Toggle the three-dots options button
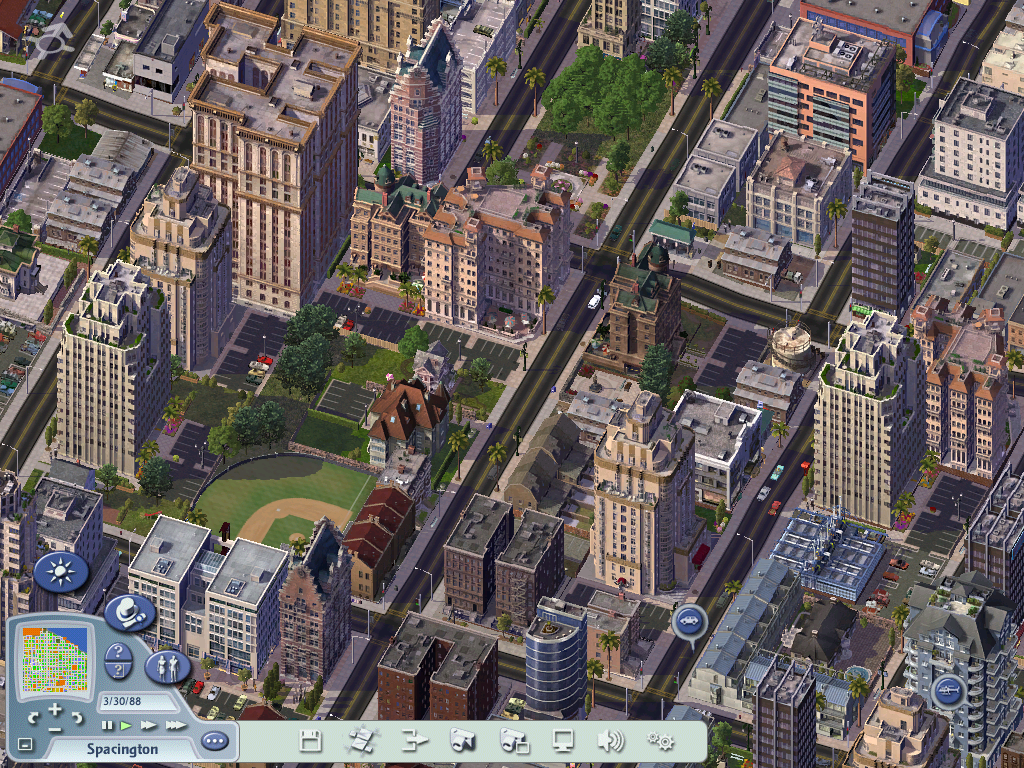 tap(214, 742)
